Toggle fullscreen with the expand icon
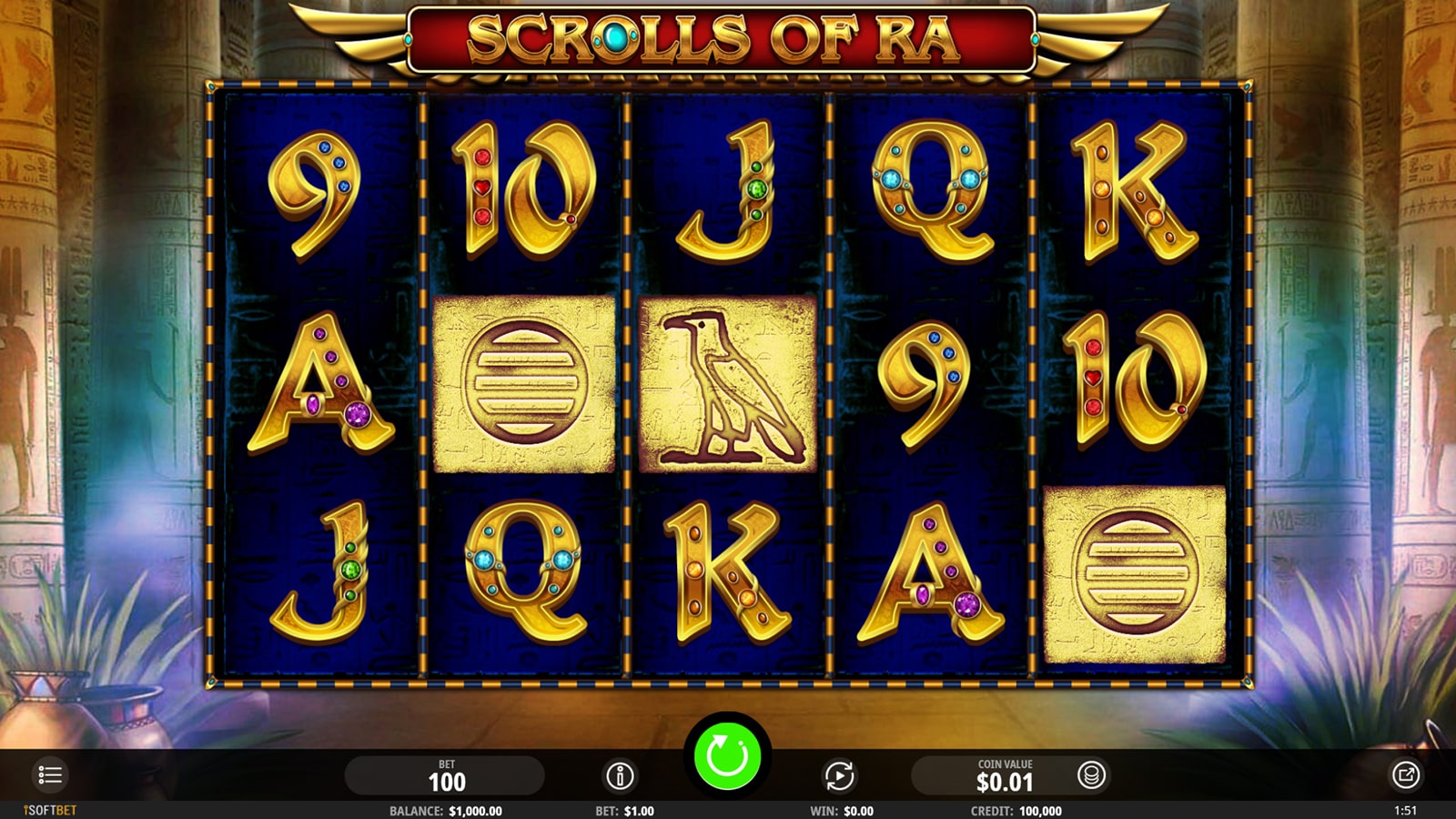1456x819 pixels. 1405,775
